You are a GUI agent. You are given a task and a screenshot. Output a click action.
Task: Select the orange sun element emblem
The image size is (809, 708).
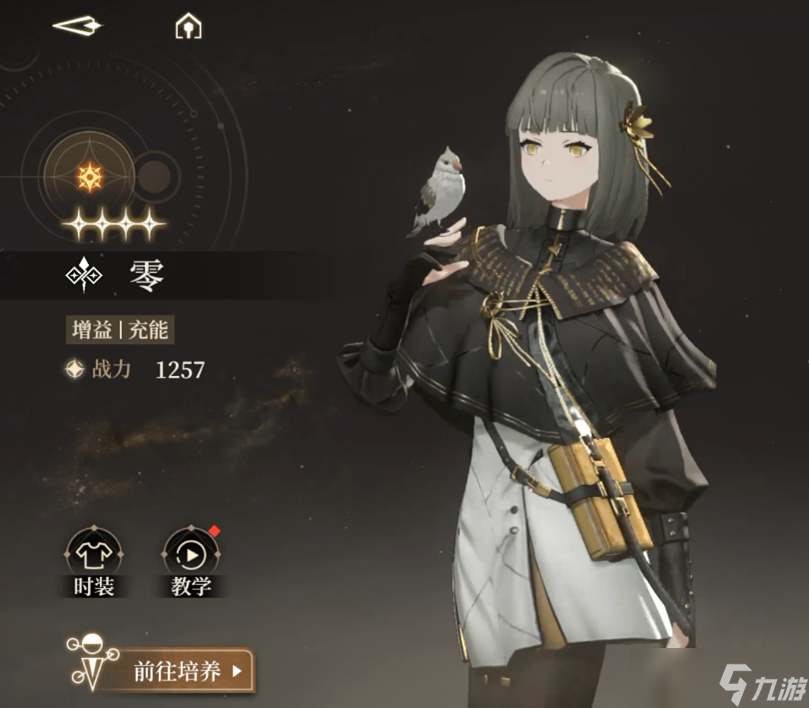click(90, 177)
